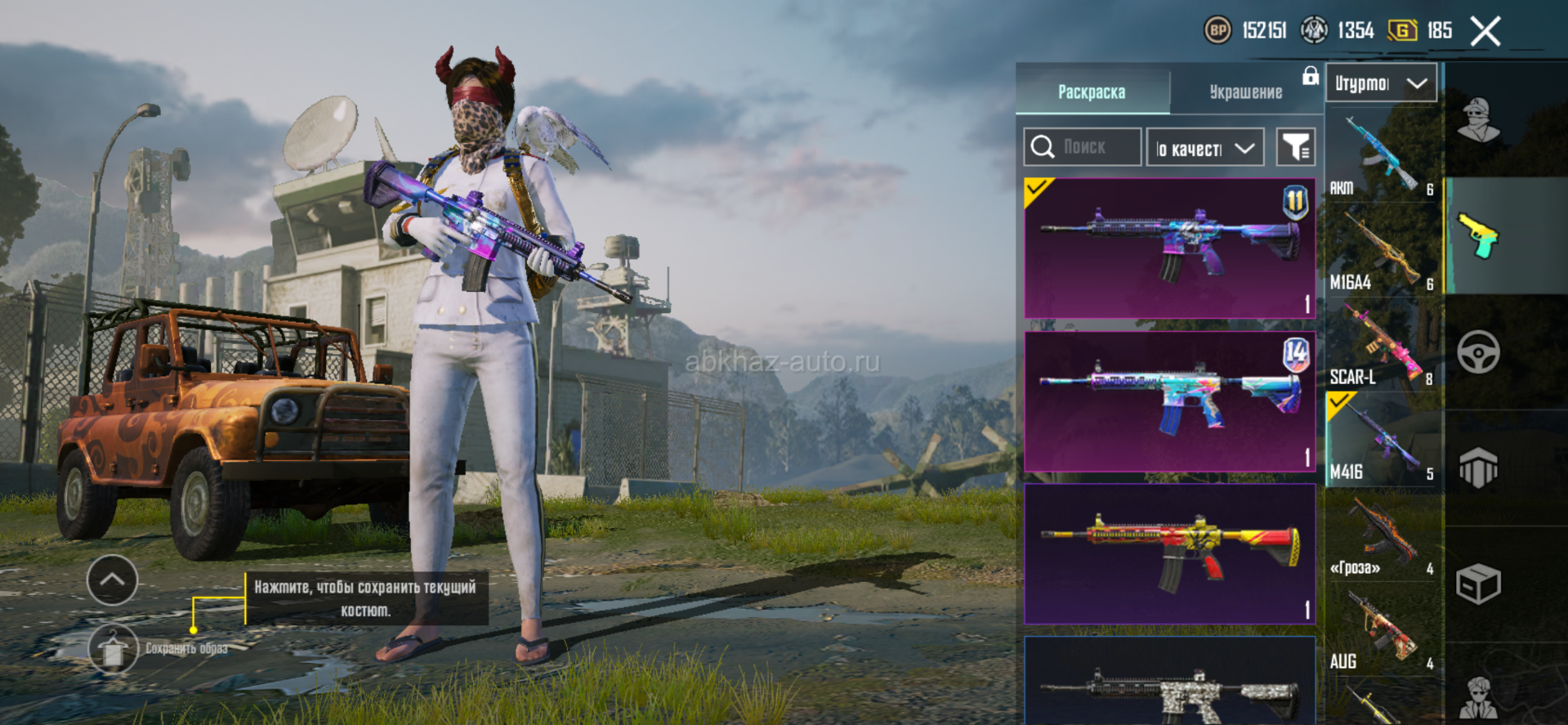Open the box crate category
The image size is (1568, 725).
pyautogui.click(x=1479, y=584)
